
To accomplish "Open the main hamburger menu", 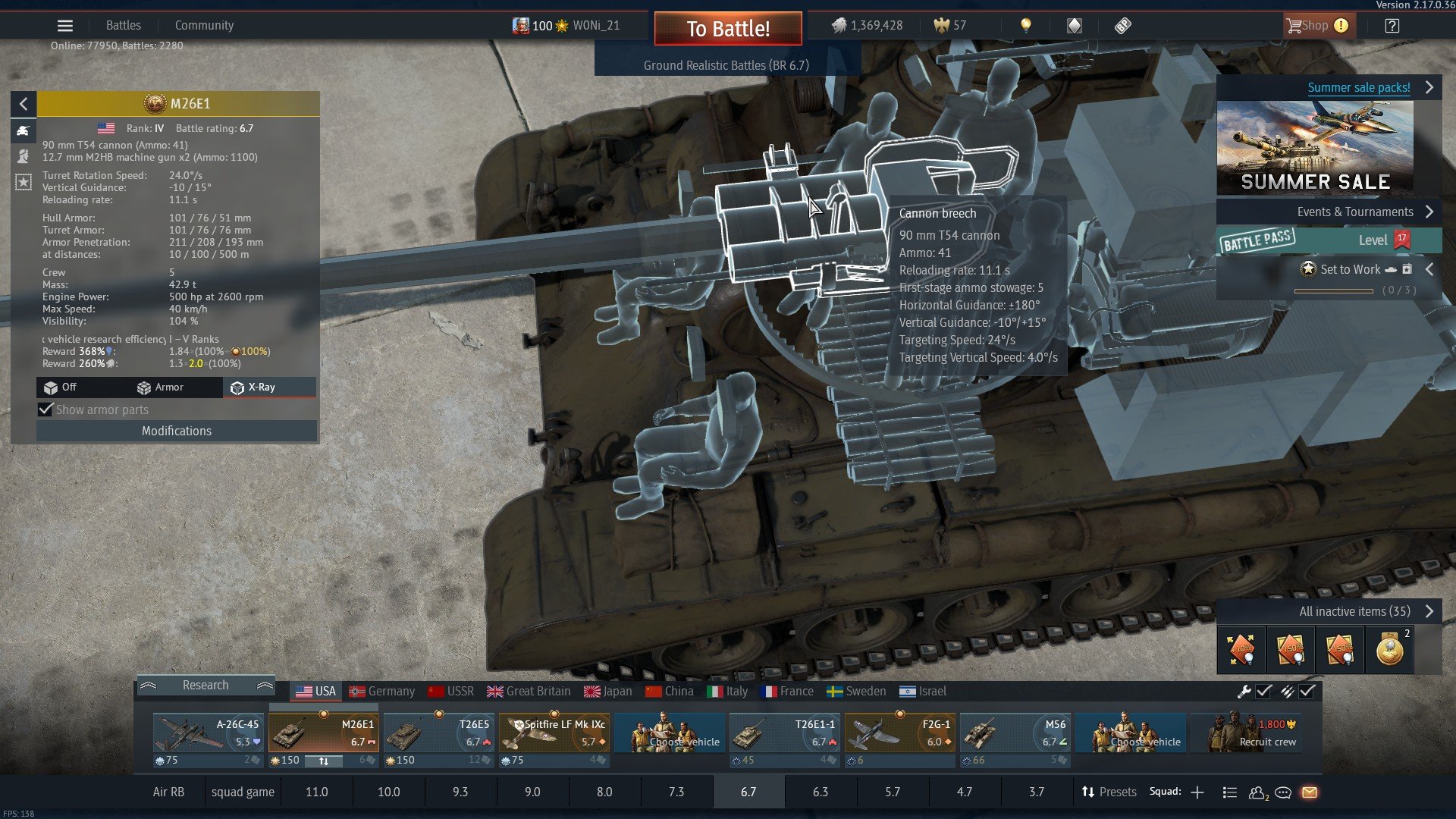I will coord(65,25).
